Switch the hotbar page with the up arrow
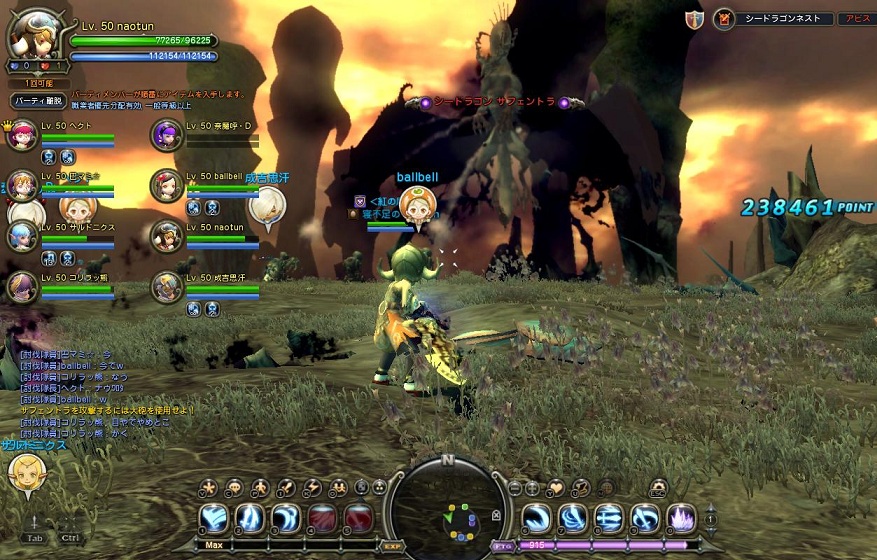The width and height of the screenshot is (877, 560). pos(711,508)
